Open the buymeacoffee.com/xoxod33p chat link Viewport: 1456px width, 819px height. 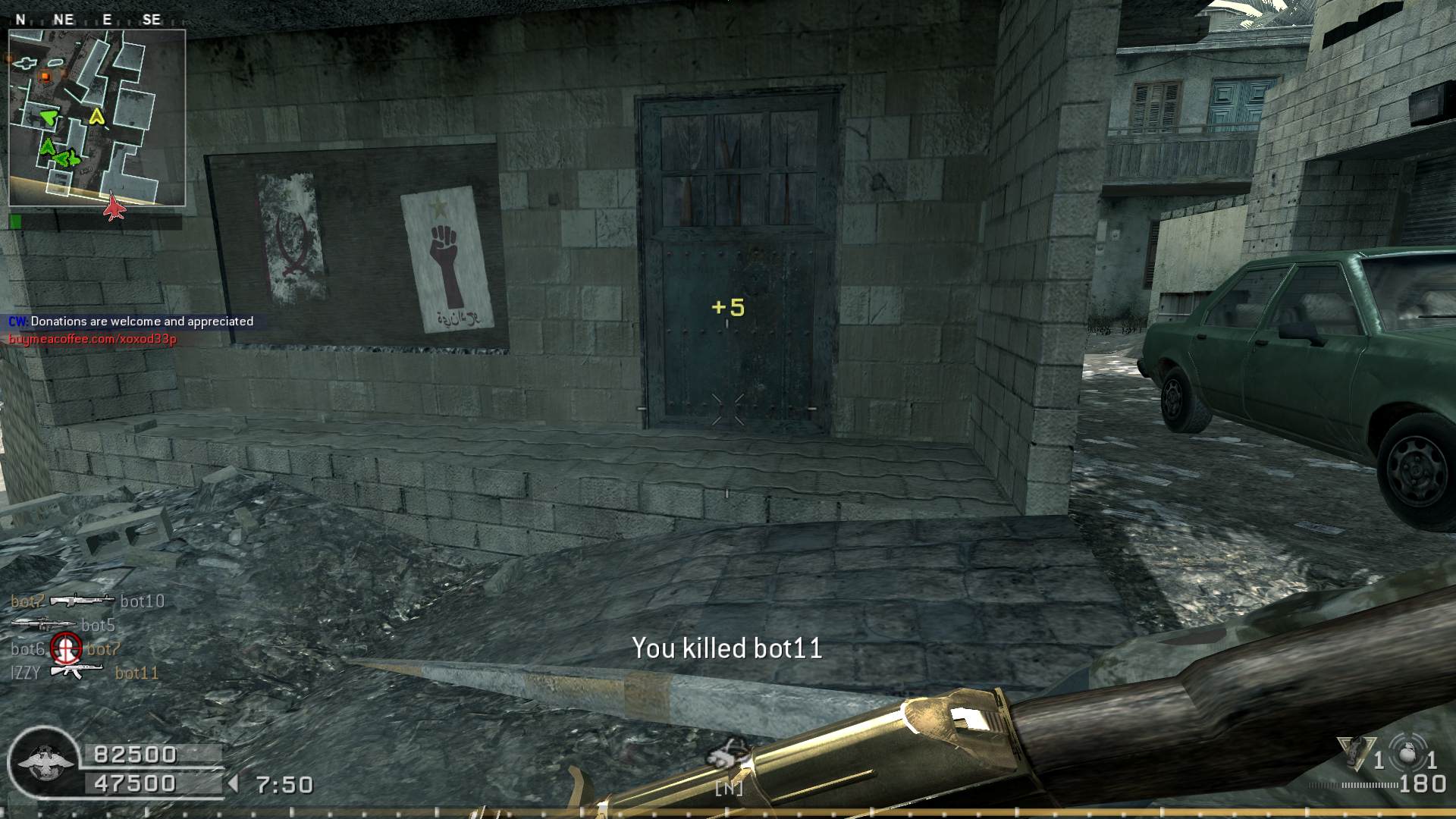93,339
